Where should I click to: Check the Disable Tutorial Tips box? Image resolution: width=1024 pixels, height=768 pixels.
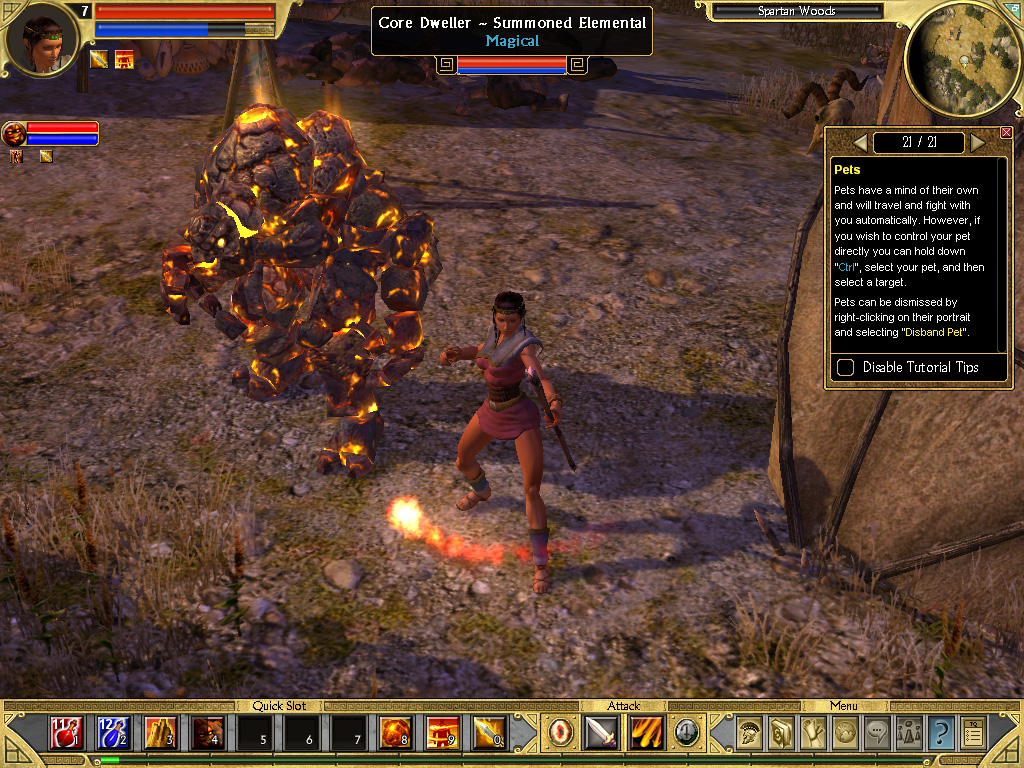pos(846,367)
